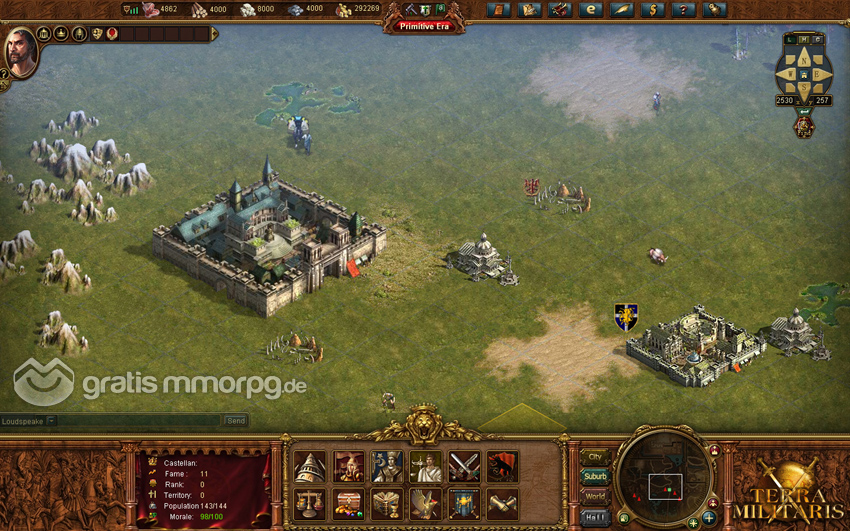
Task: Open the World map view
Action: point(595,496)
